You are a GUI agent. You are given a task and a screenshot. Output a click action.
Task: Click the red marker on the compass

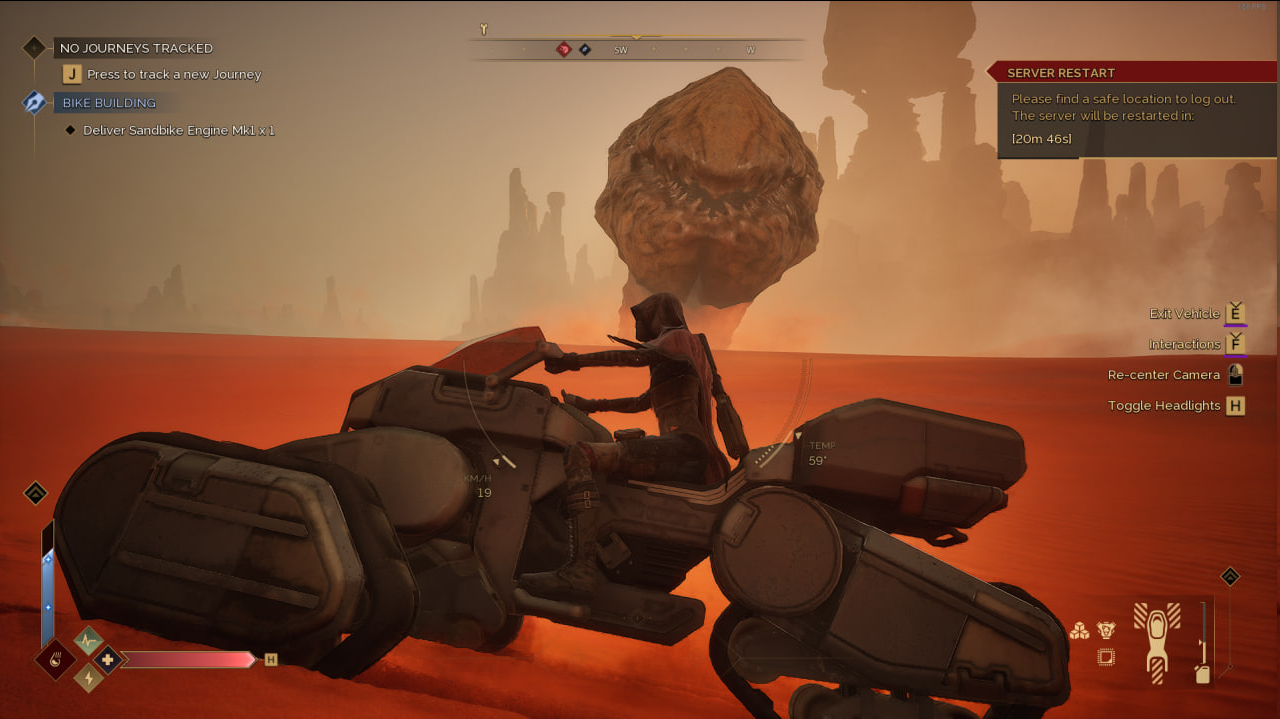pyautogui.click(x=564, y=49)
